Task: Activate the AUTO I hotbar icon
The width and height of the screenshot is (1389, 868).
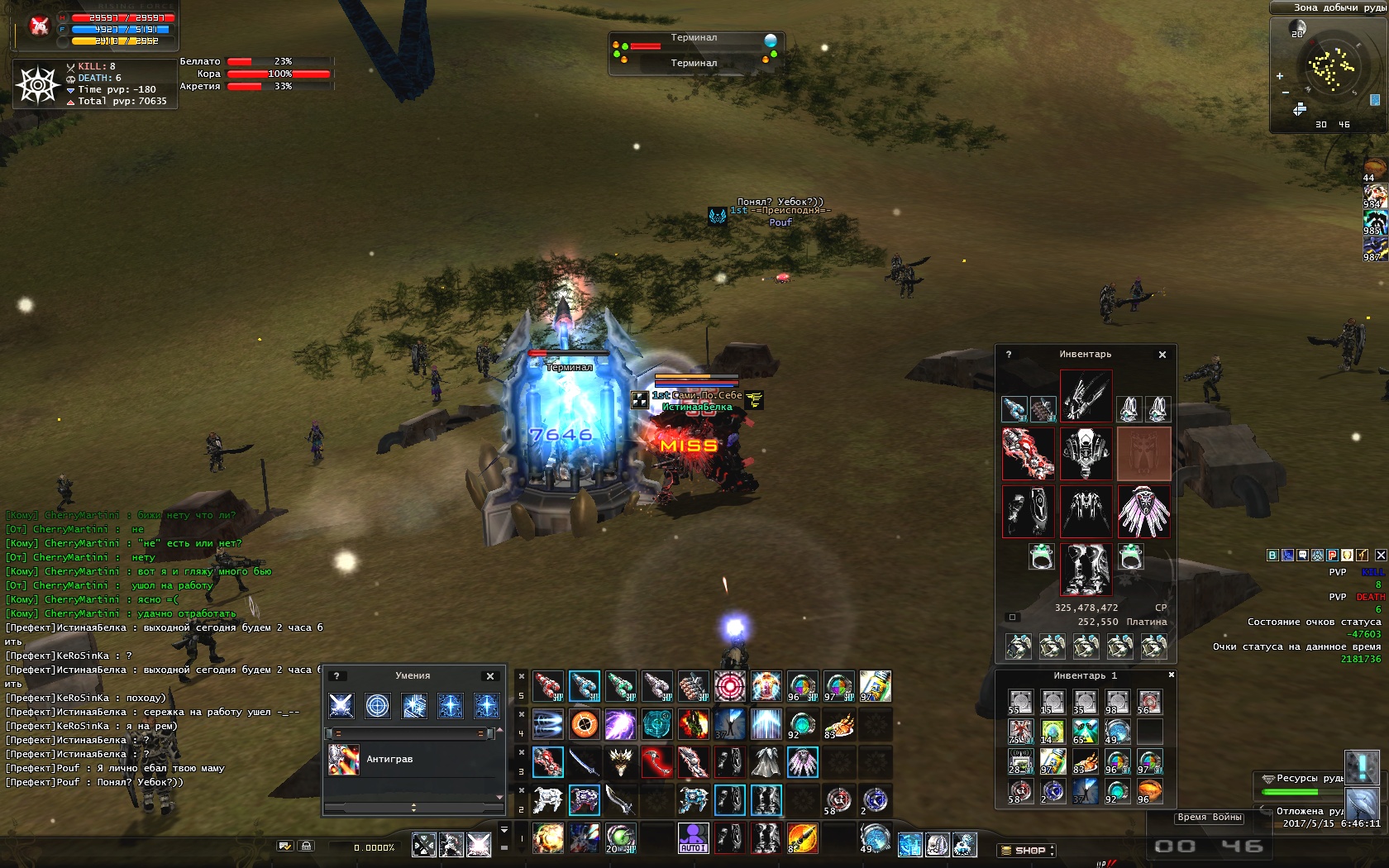Action: [693, 838]
